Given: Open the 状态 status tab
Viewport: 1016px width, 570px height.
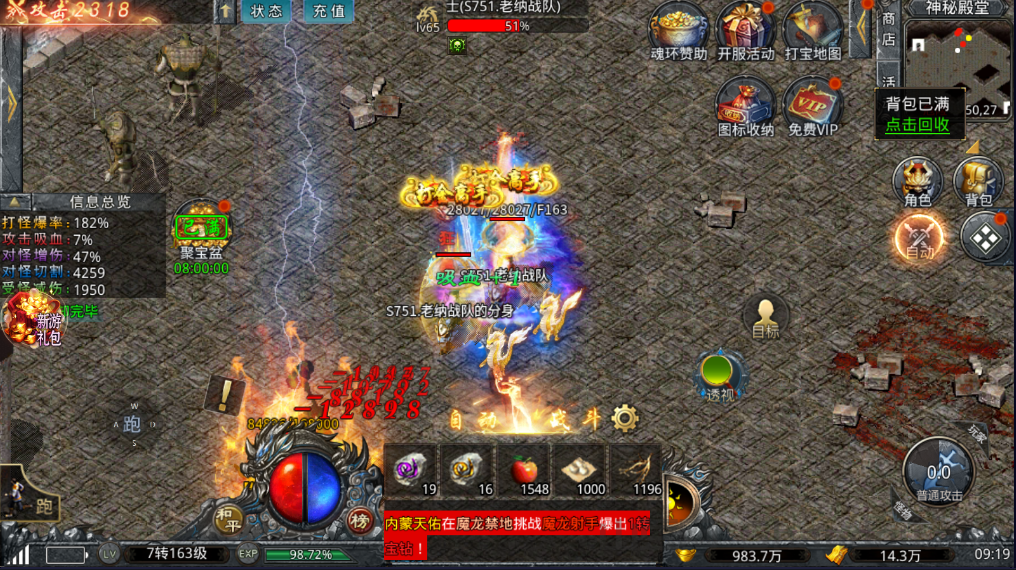Looking at the screenshot, I should 266,12.
